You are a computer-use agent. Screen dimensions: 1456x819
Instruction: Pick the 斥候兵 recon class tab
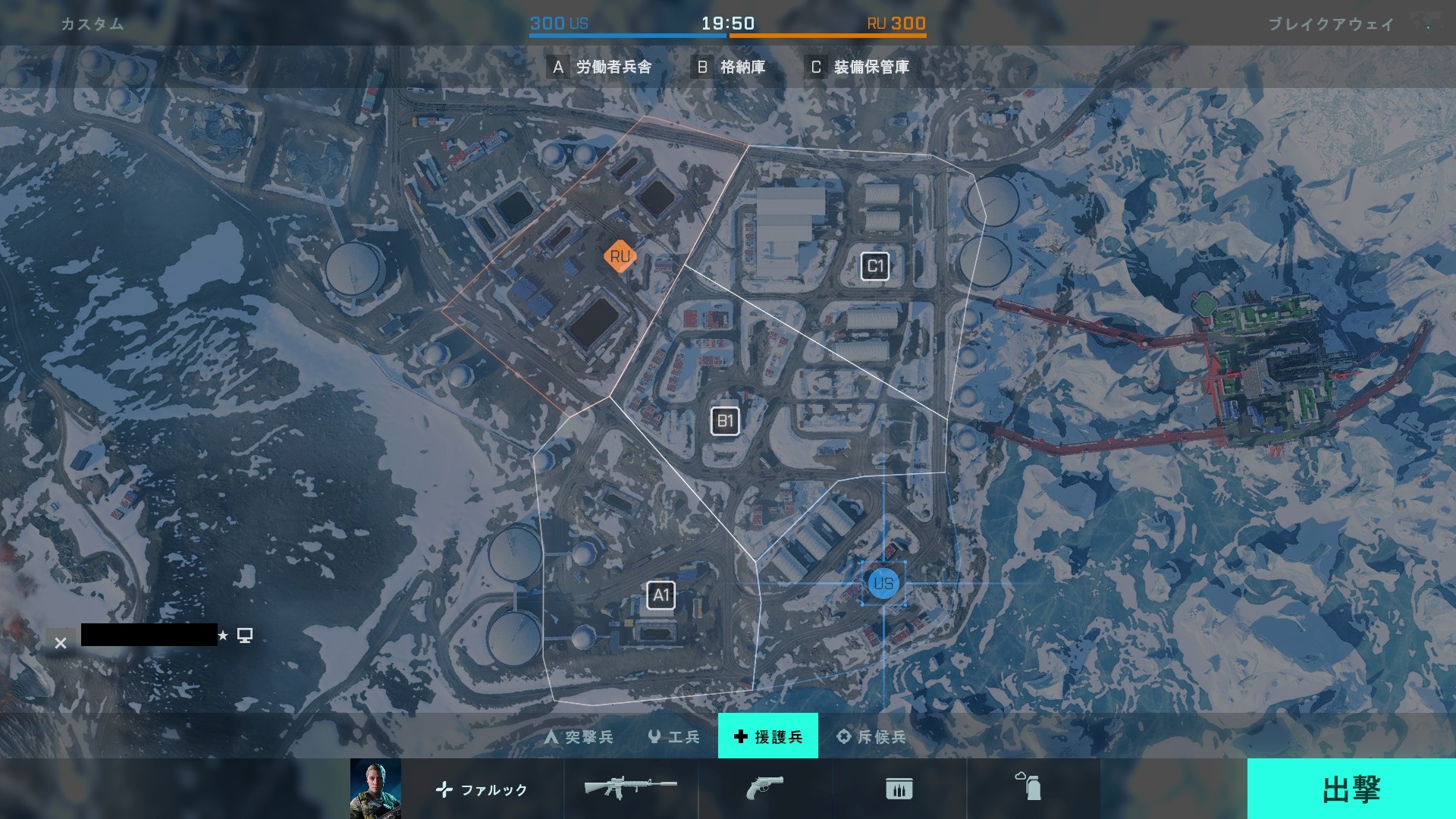[871, 736]
